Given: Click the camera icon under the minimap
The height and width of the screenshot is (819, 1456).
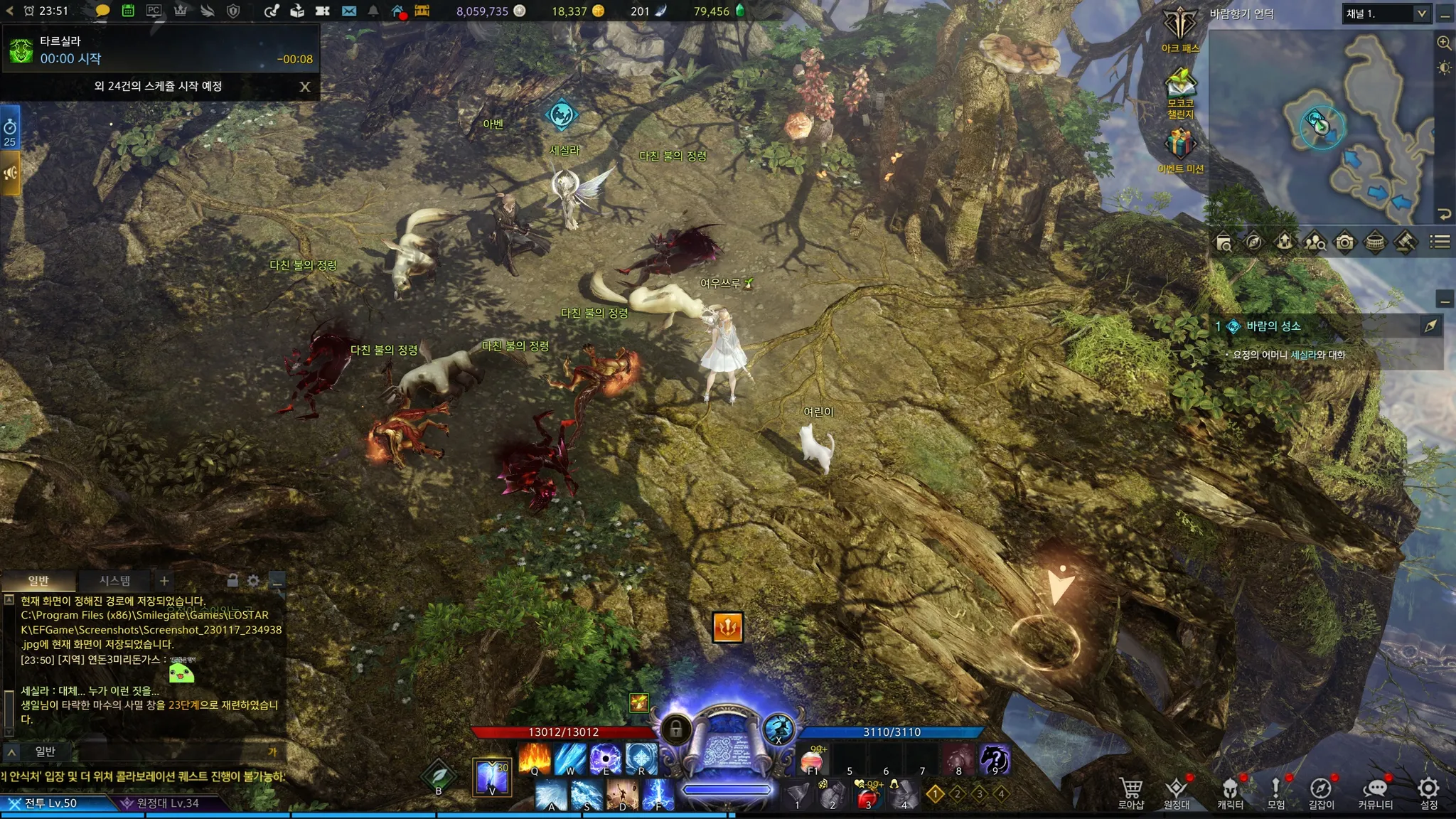Looking at the screenshot, I should click(1344, 242).
